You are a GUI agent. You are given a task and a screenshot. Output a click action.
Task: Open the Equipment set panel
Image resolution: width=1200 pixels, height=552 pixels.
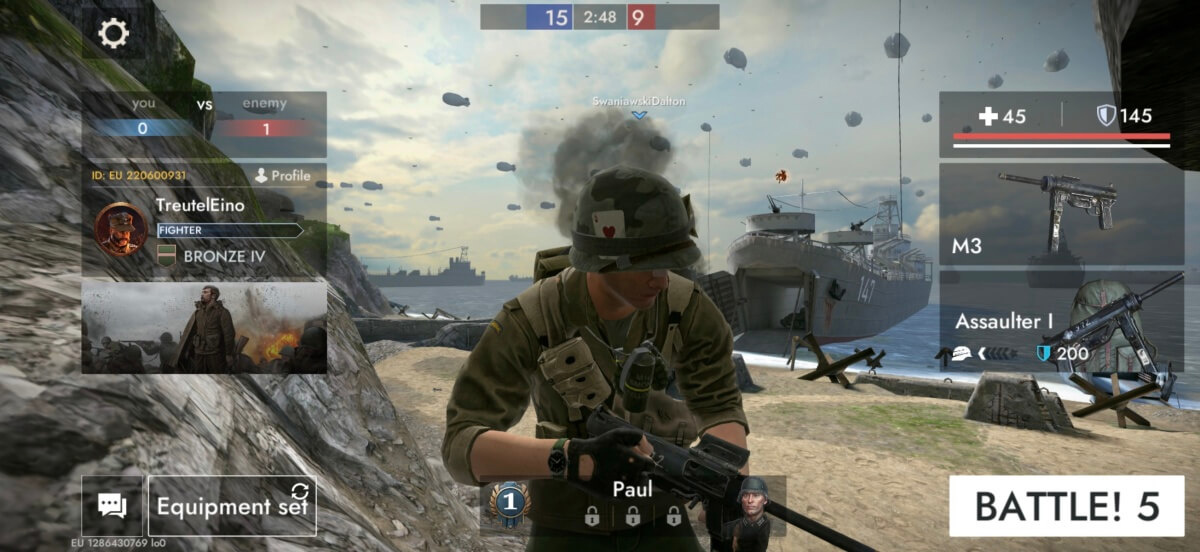tap(232, 506)
